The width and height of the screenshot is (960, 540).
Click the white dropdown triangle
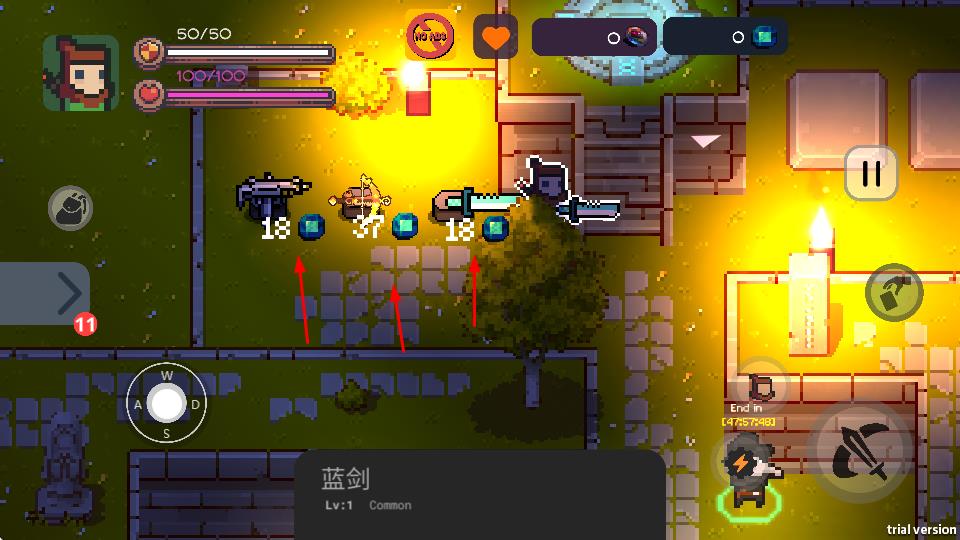[x=706, y=141]
